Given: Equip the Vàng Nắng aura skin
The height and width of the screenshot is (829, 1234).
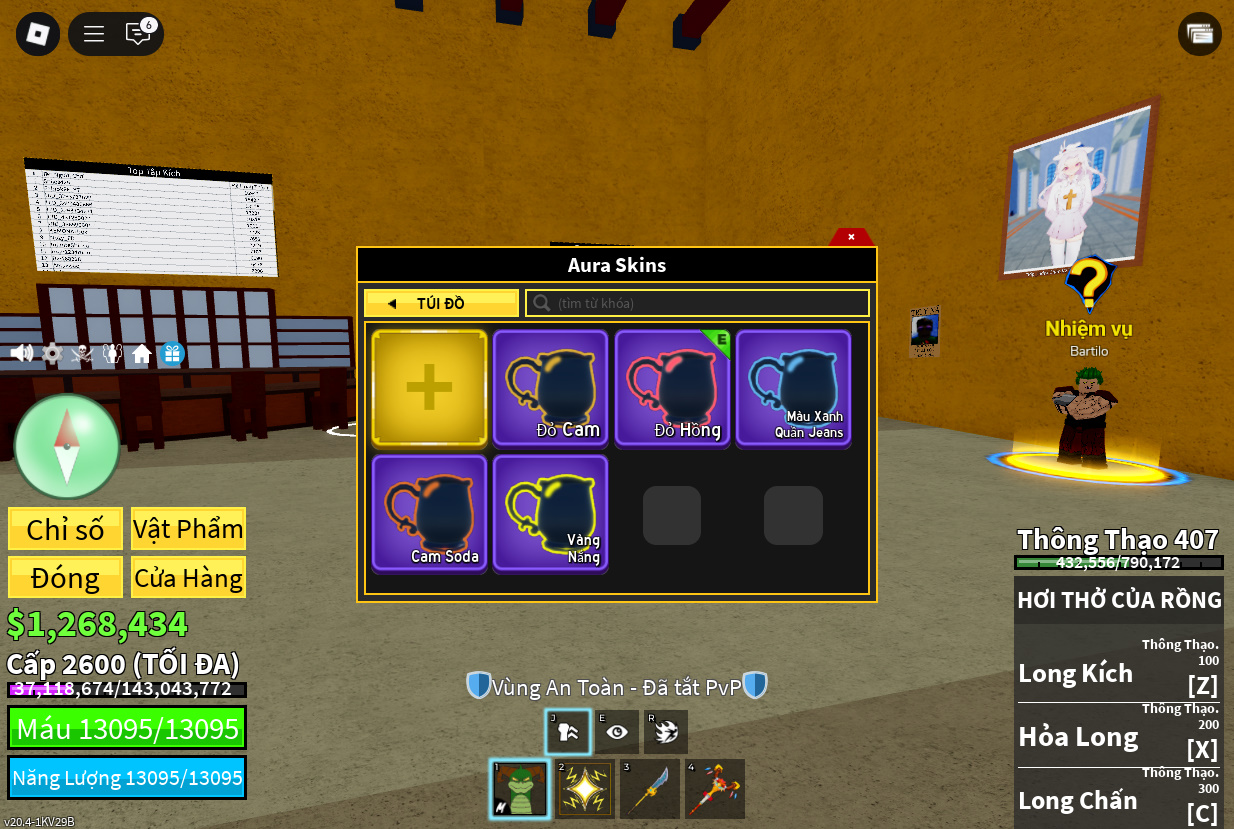Looking at the screenshot, I should (550, 513).
